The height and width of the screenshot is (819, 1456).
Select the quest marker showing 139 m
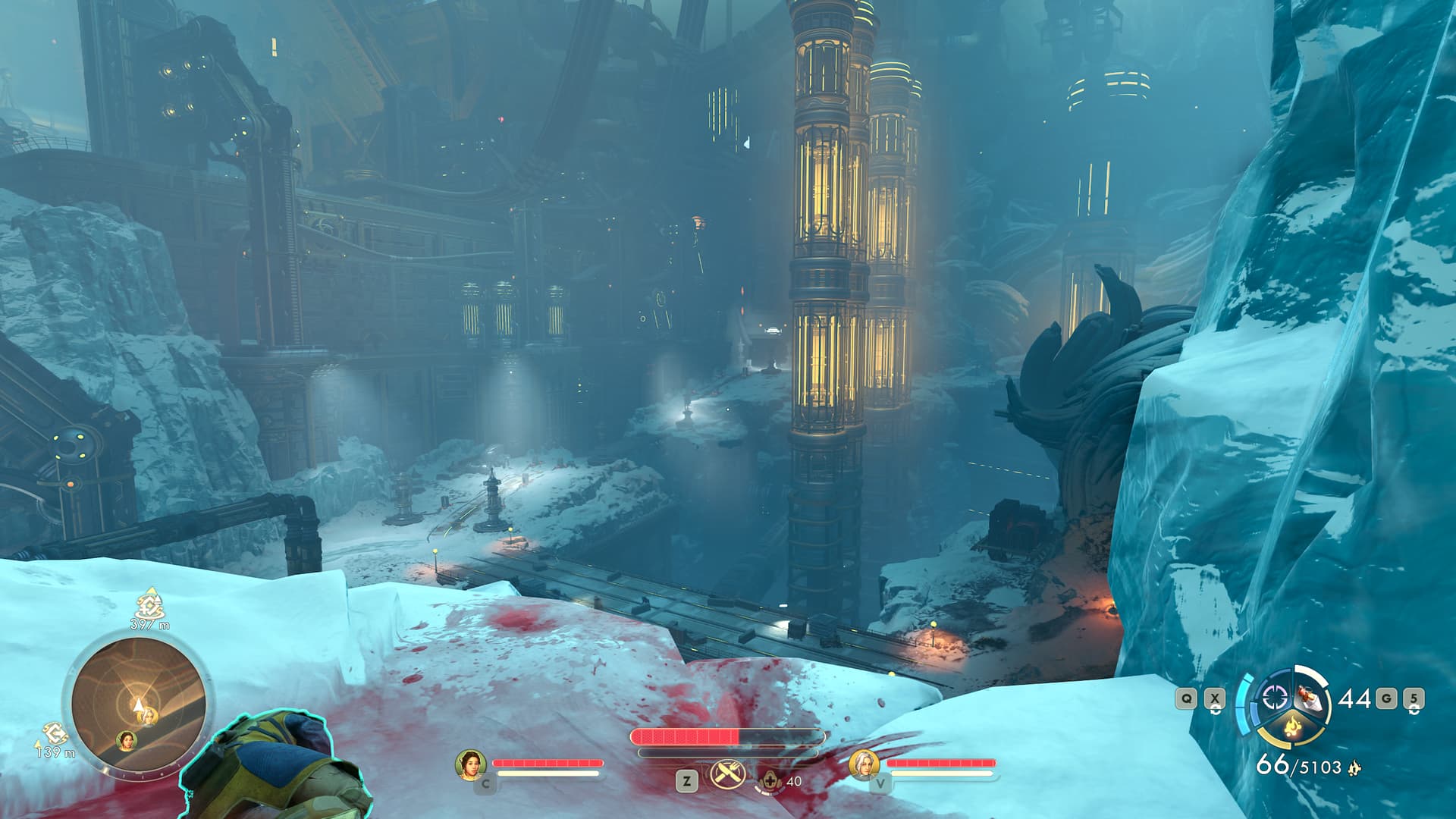tap(54, 733)
